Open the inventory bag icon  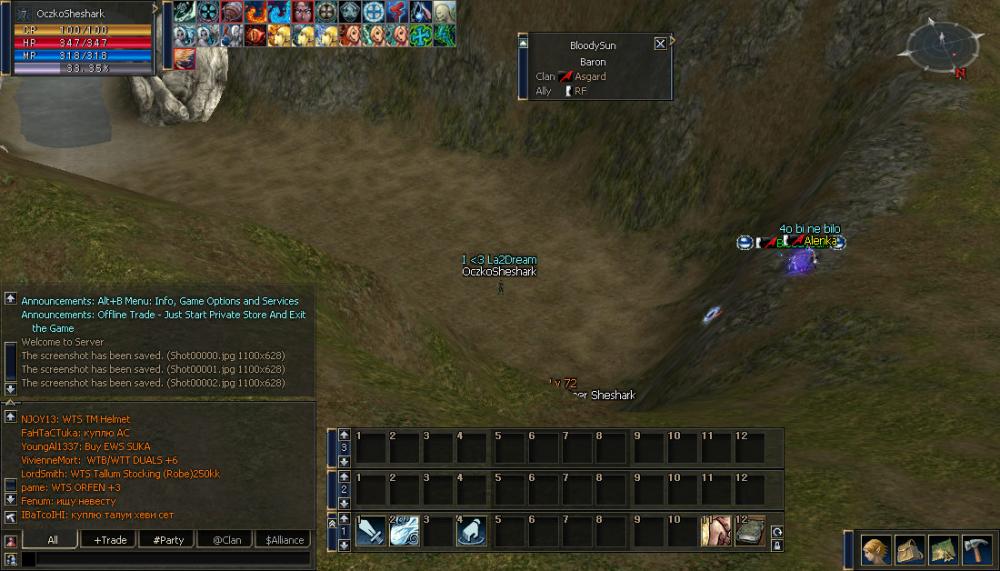point(910,550)
